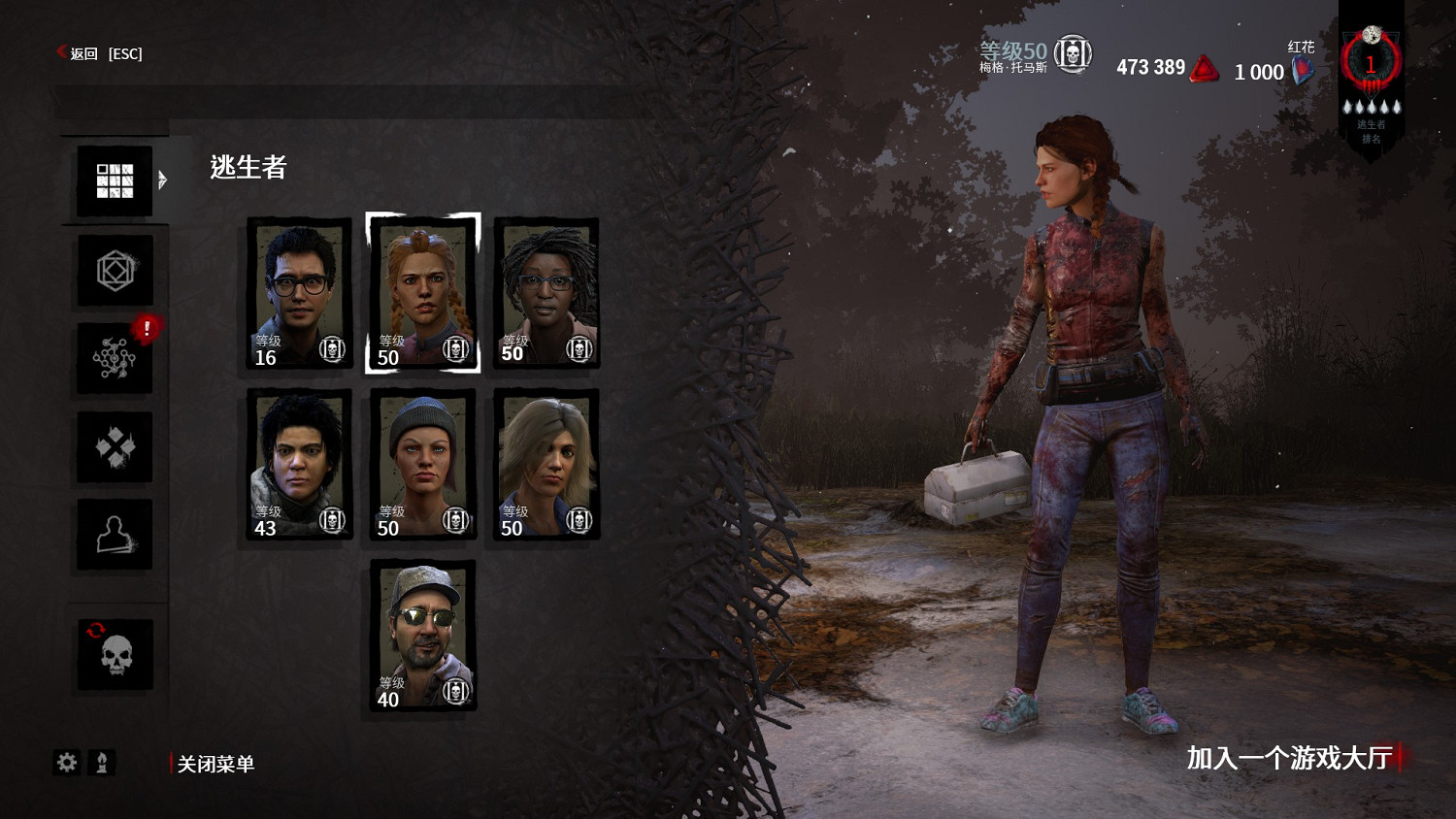
Task: Open the character grid tab
Action: click(115, 180)
